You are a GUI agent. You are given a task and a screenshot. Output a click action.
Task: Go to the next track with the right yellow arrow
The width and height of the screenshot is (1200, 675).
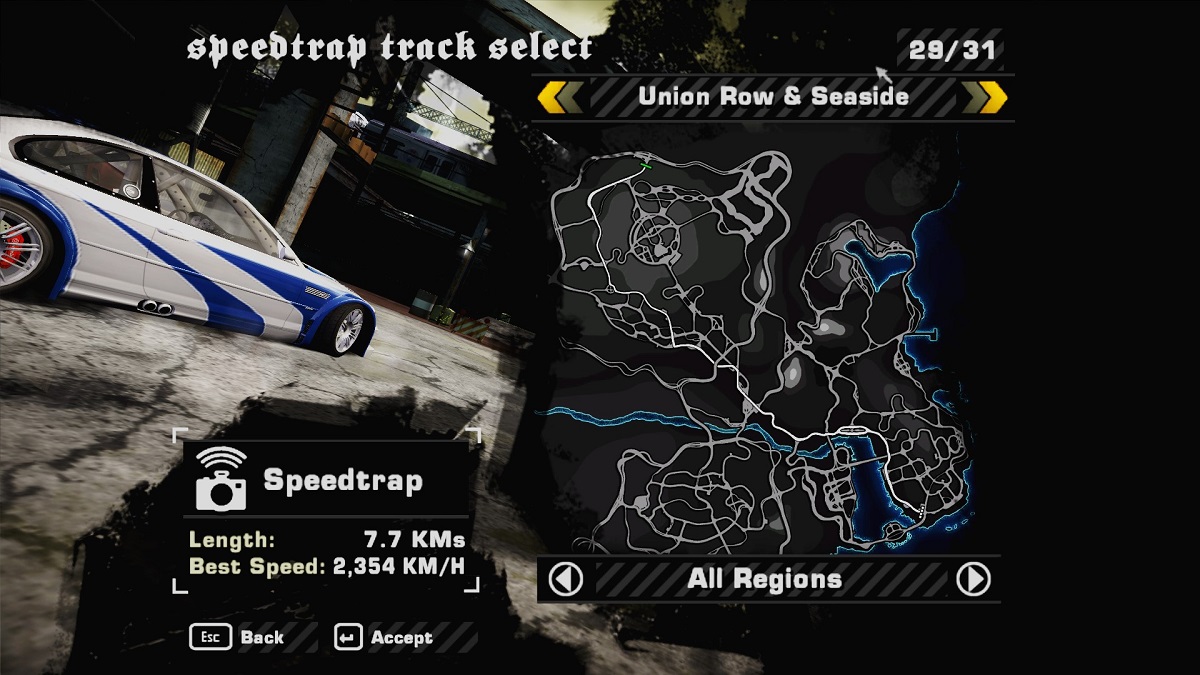[985, 97]
